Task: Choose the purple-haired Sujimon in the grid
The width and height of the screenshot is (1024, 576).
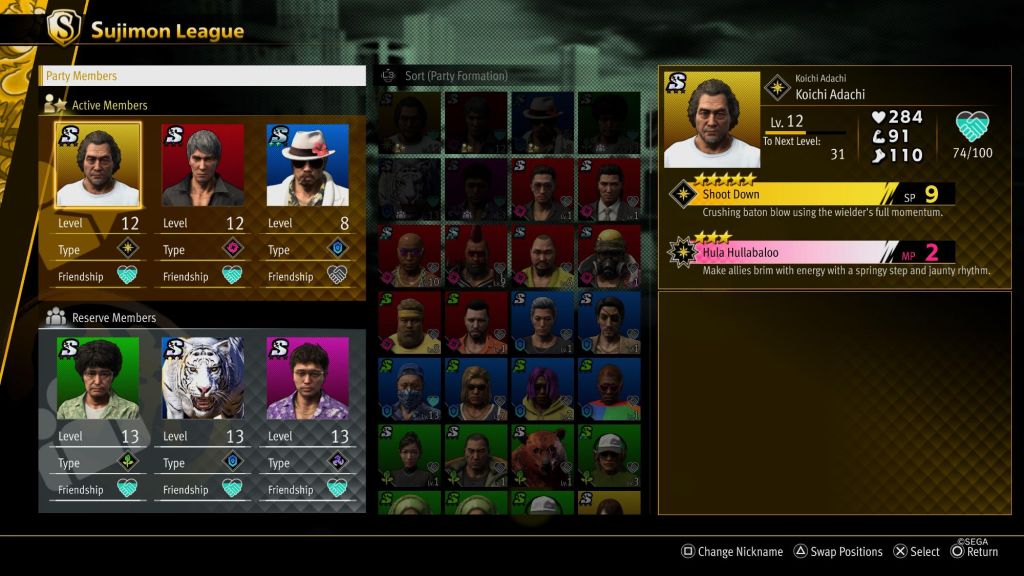Action: (542, 389)
